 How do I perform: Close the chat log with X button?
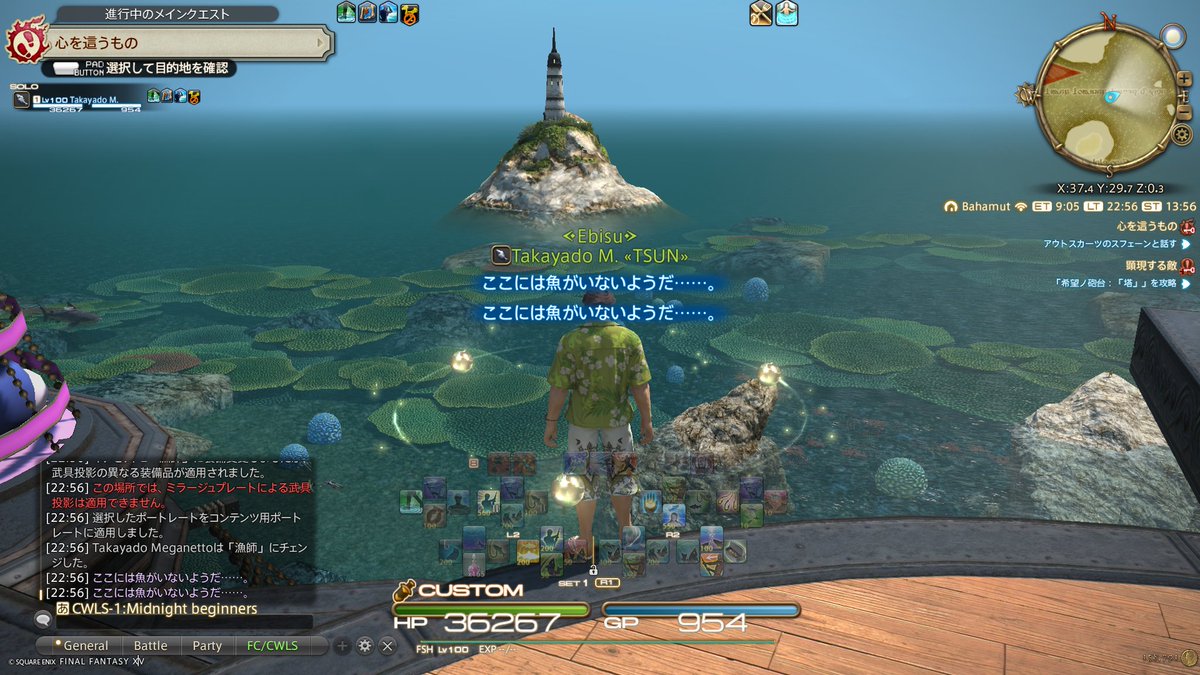(387, 645)
